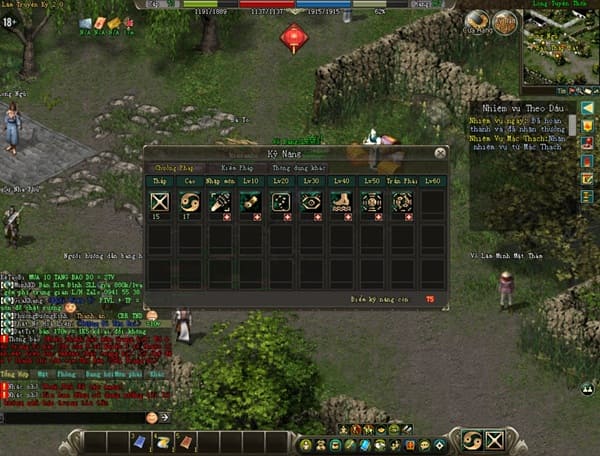Pick the Lv40 boot skill icon
This screenshot has height=456, width=600.
(341, 201)
